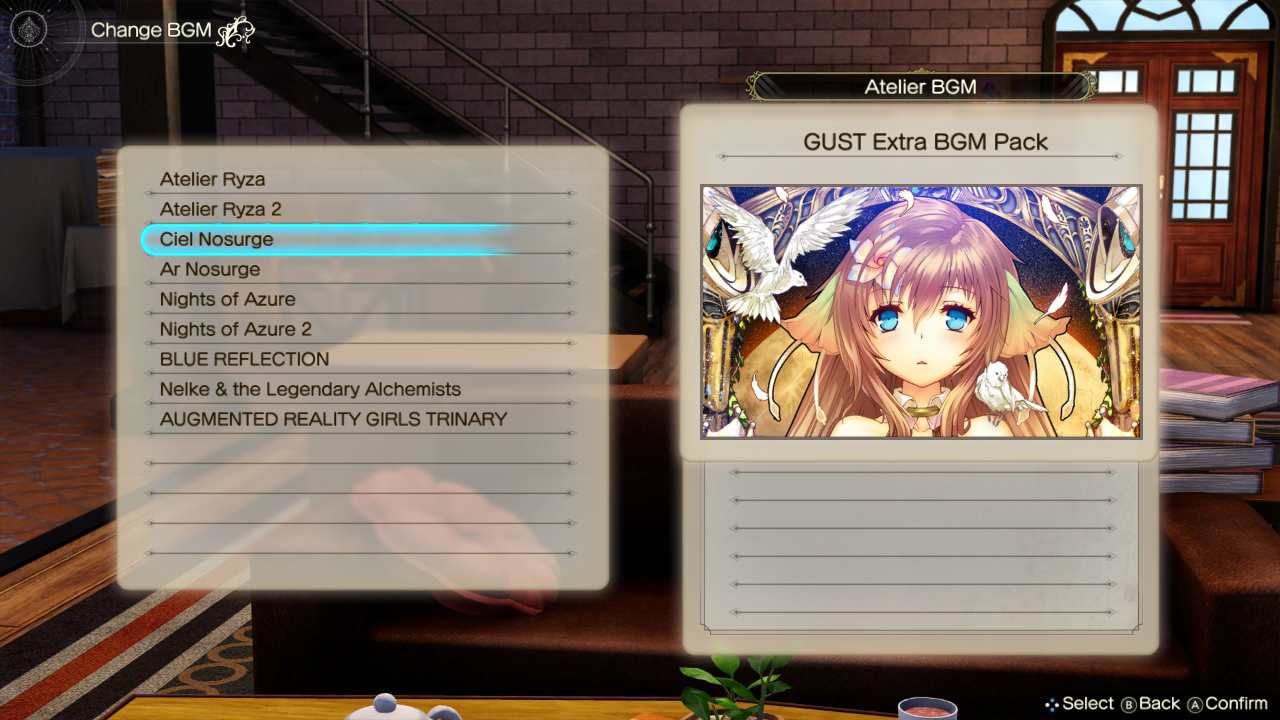
Task: Open the BLUE REFLECTION soundtrack entry
Action: point(244,359)
